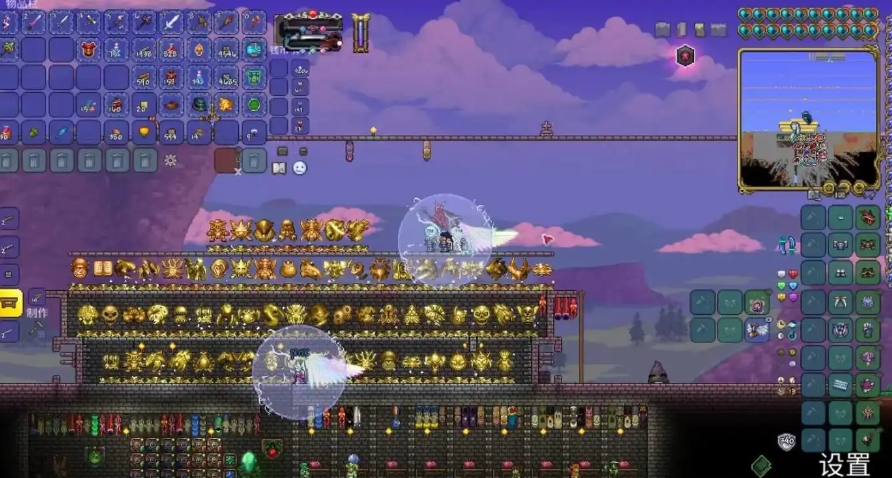Select the teal gem block inventory slot
Screen dimensions: 892x478
pyautogui.click(x=253, y=49)
